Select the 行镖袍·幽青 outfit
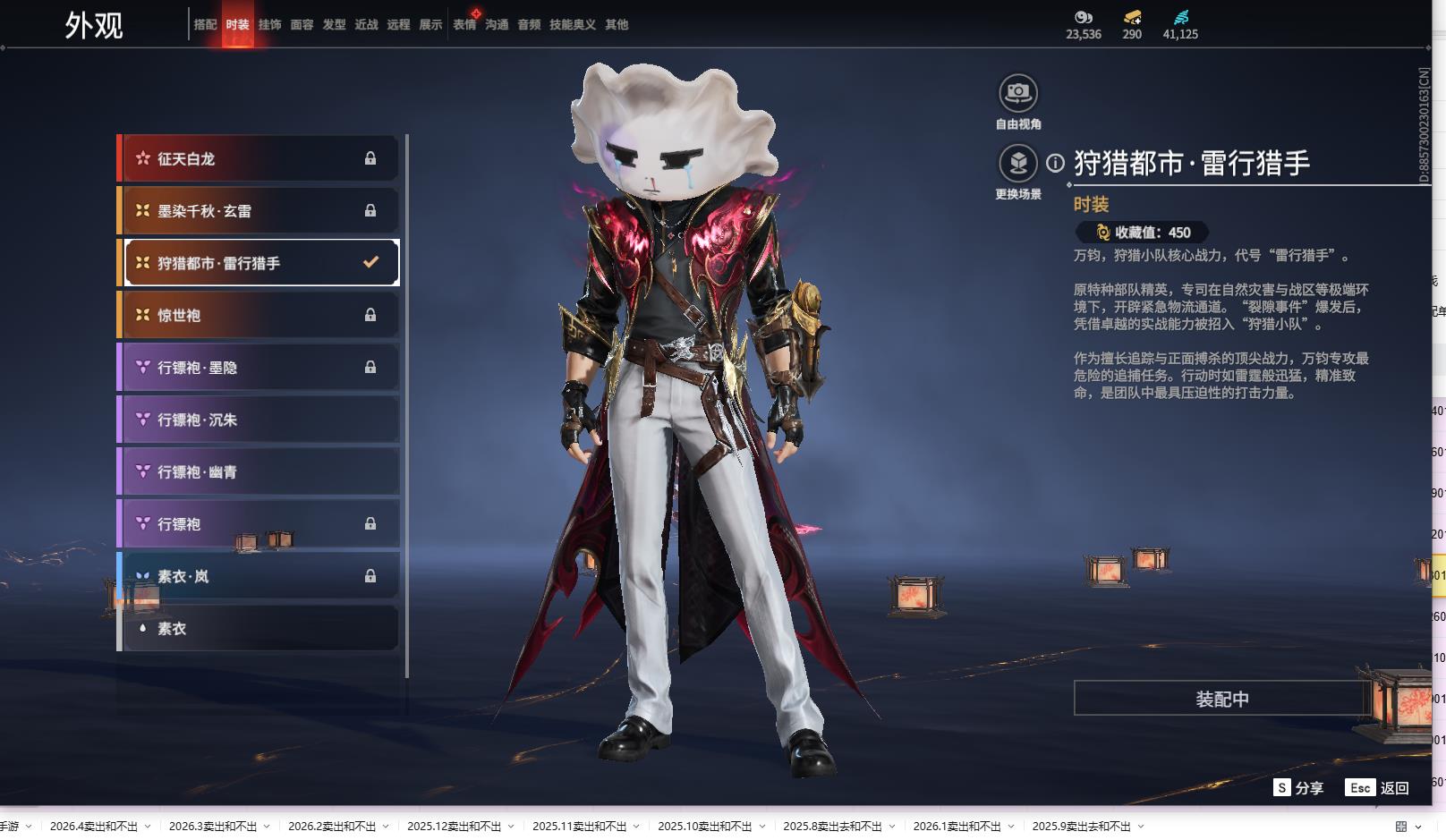The image size is (1446, 840). pos(259,471)
